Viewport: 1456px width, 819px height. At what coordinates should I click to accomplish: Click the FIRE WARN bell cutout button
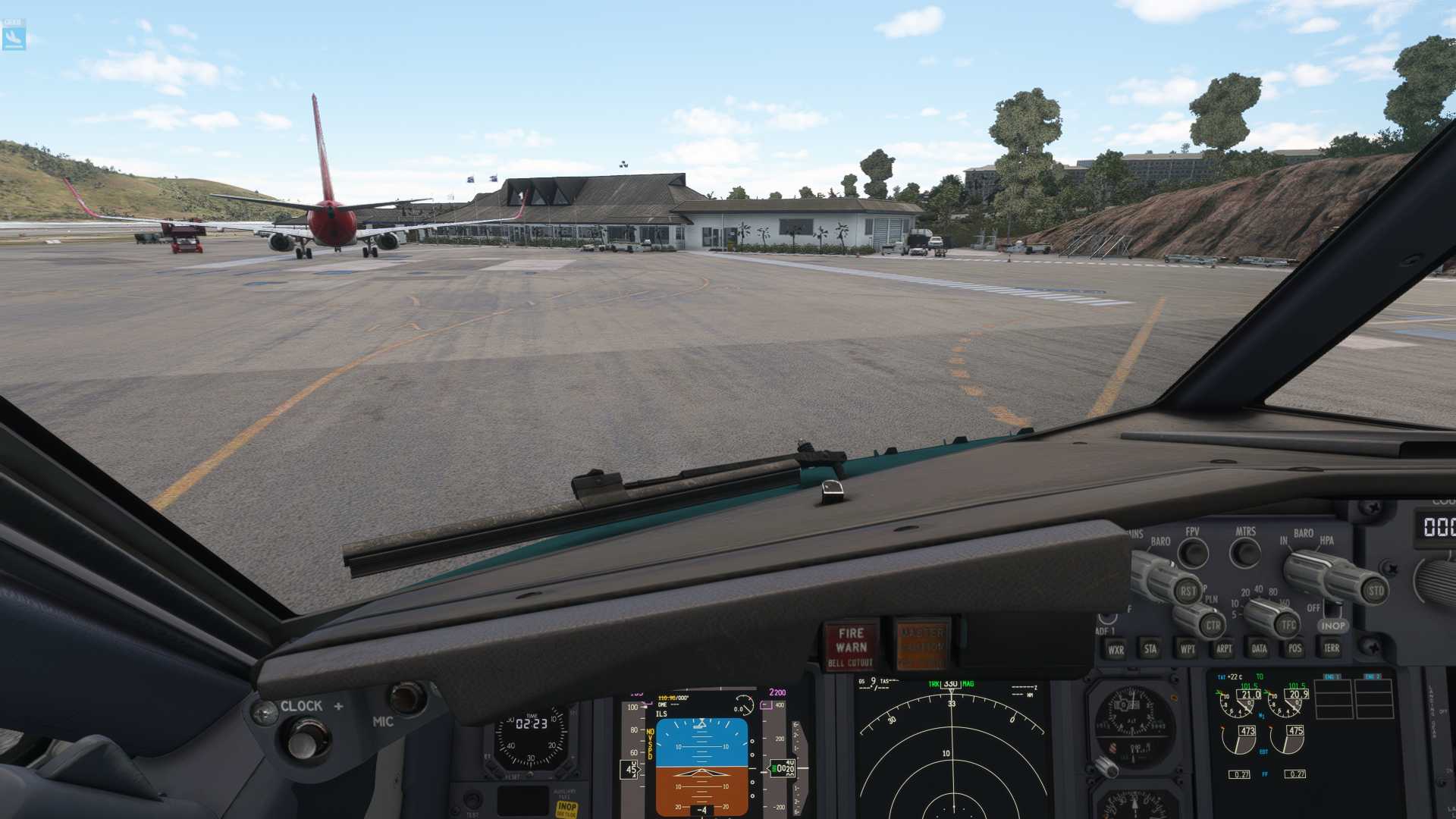[x=851, y=646]
